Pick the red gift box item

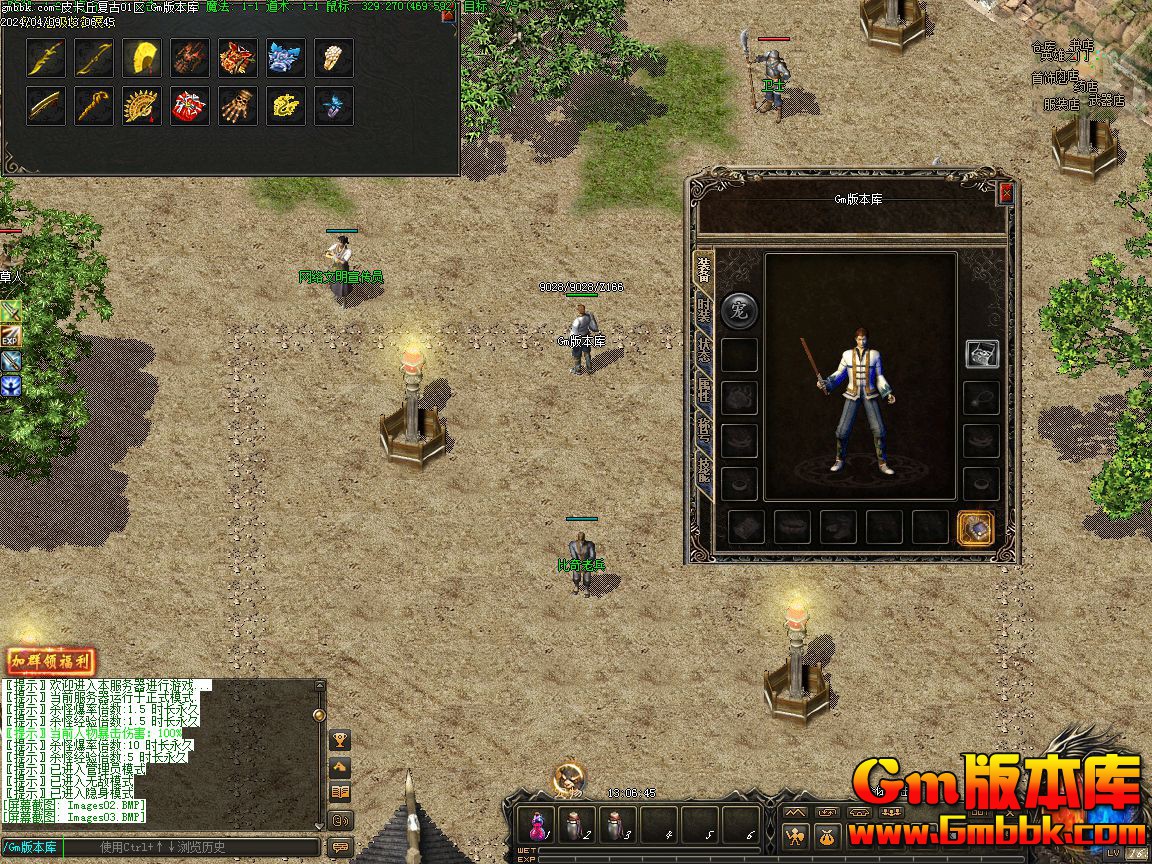(190, 105)
